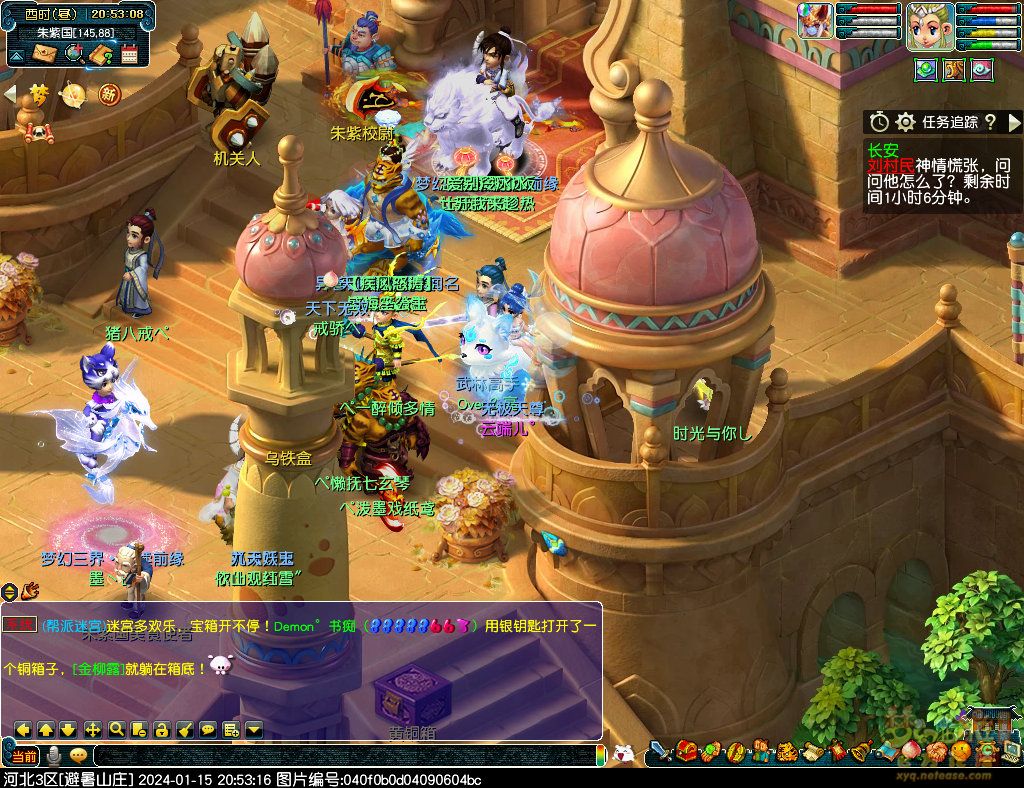
Task: Toggle the chat lock padlock button
Action: tap(162, 729)
